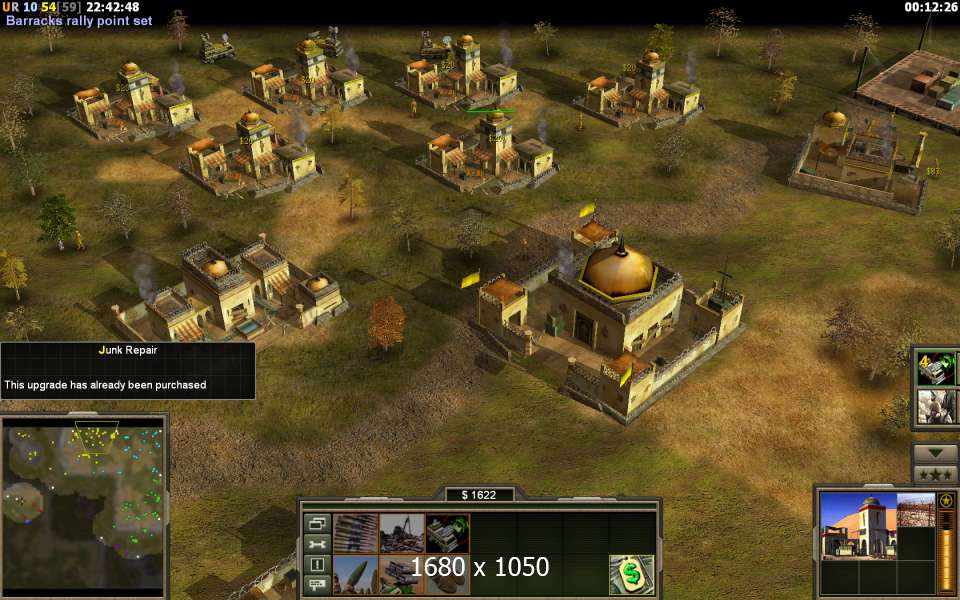Screen dimensions: 960x600
Task: Collapse the side panel with down arrow
Action: [935, 452]
